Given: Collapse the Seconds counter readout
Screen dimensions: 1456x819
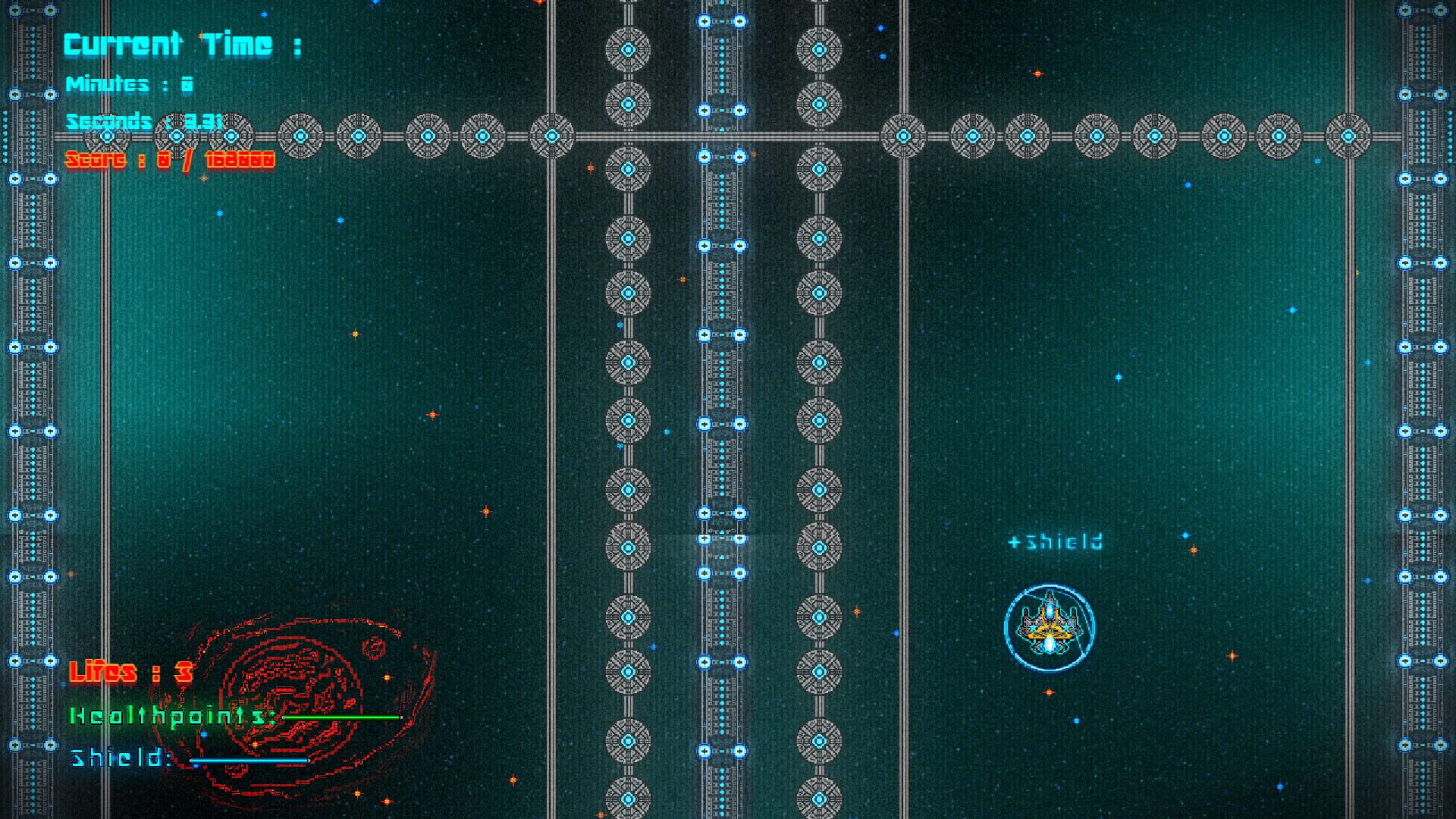Looking at the screenshot, I should (144, 121).
